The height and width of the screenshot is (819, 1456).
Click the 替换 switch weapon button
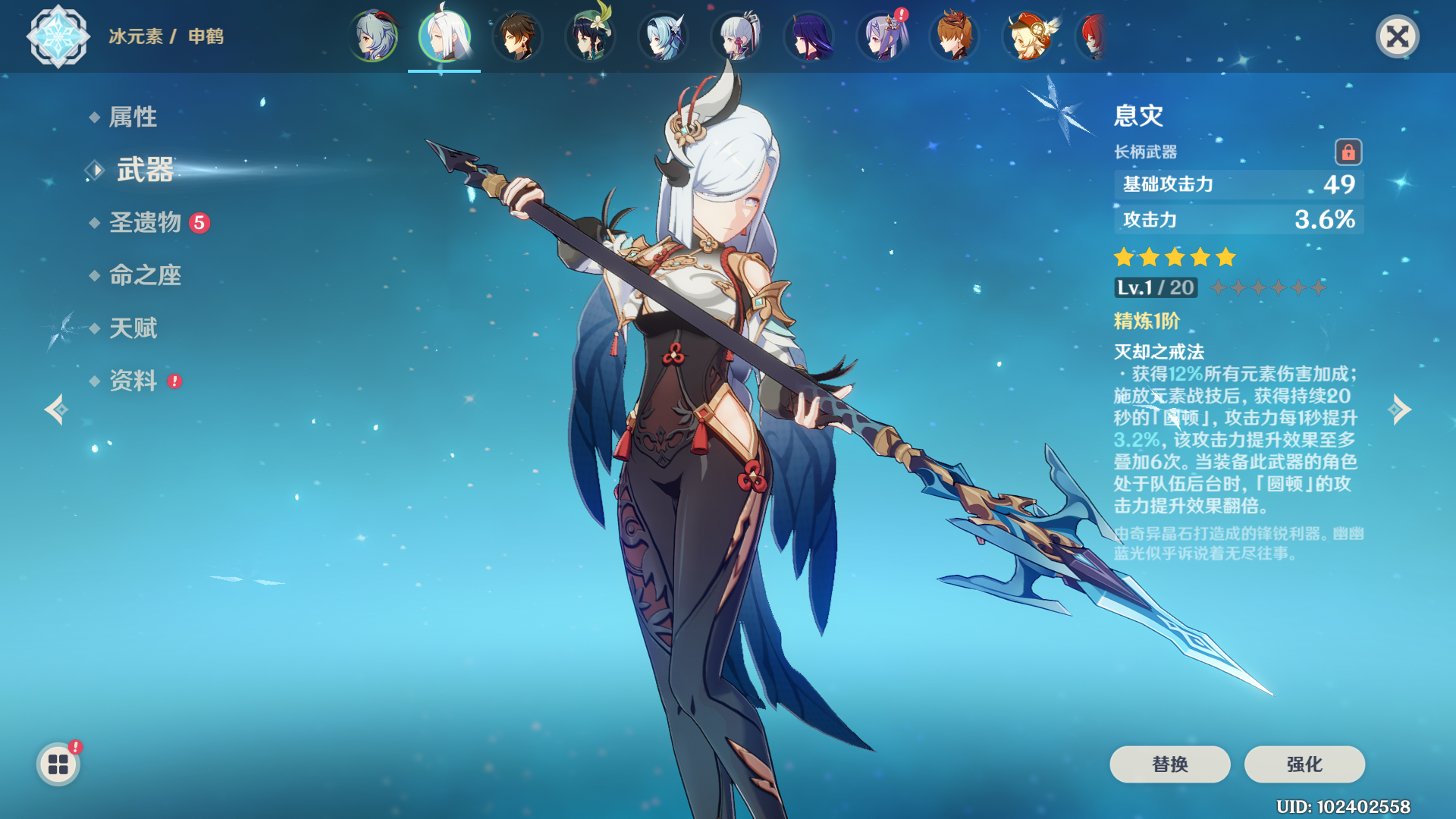pyautogui.click(x=1169, y=764)
